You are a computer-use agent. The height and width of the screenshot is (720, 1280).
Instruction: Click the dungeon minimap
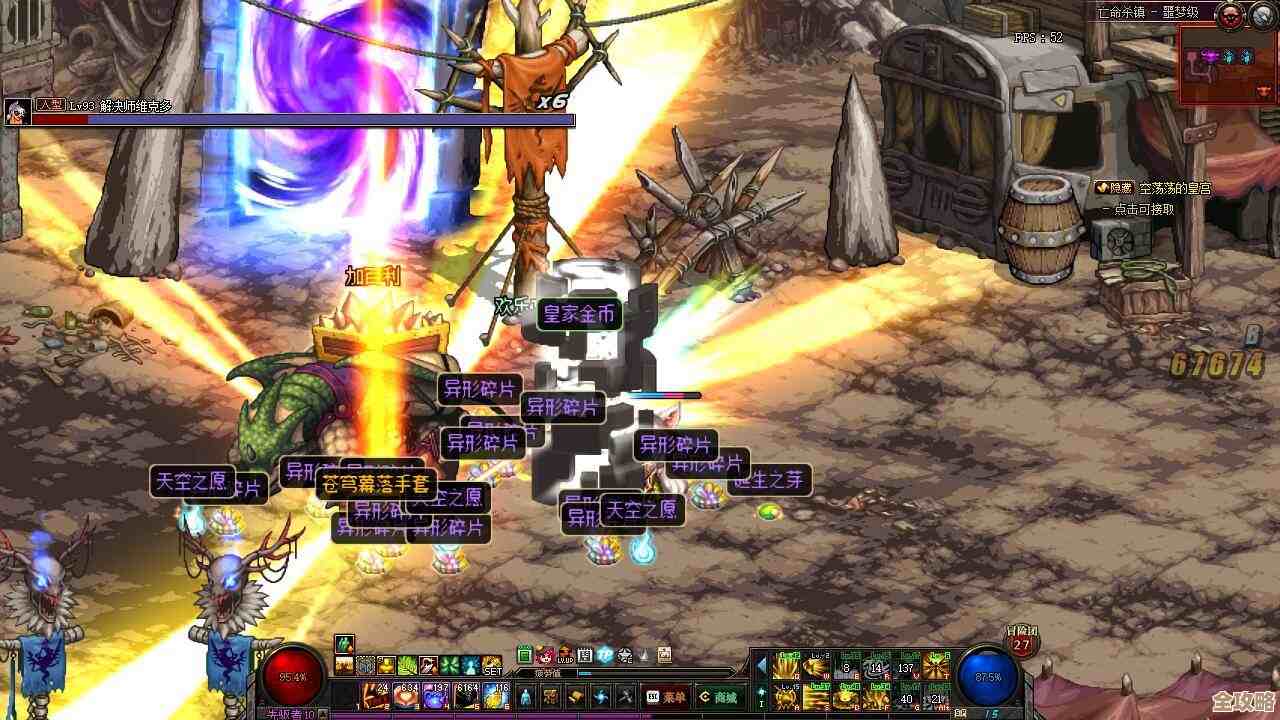(1228, 65)
